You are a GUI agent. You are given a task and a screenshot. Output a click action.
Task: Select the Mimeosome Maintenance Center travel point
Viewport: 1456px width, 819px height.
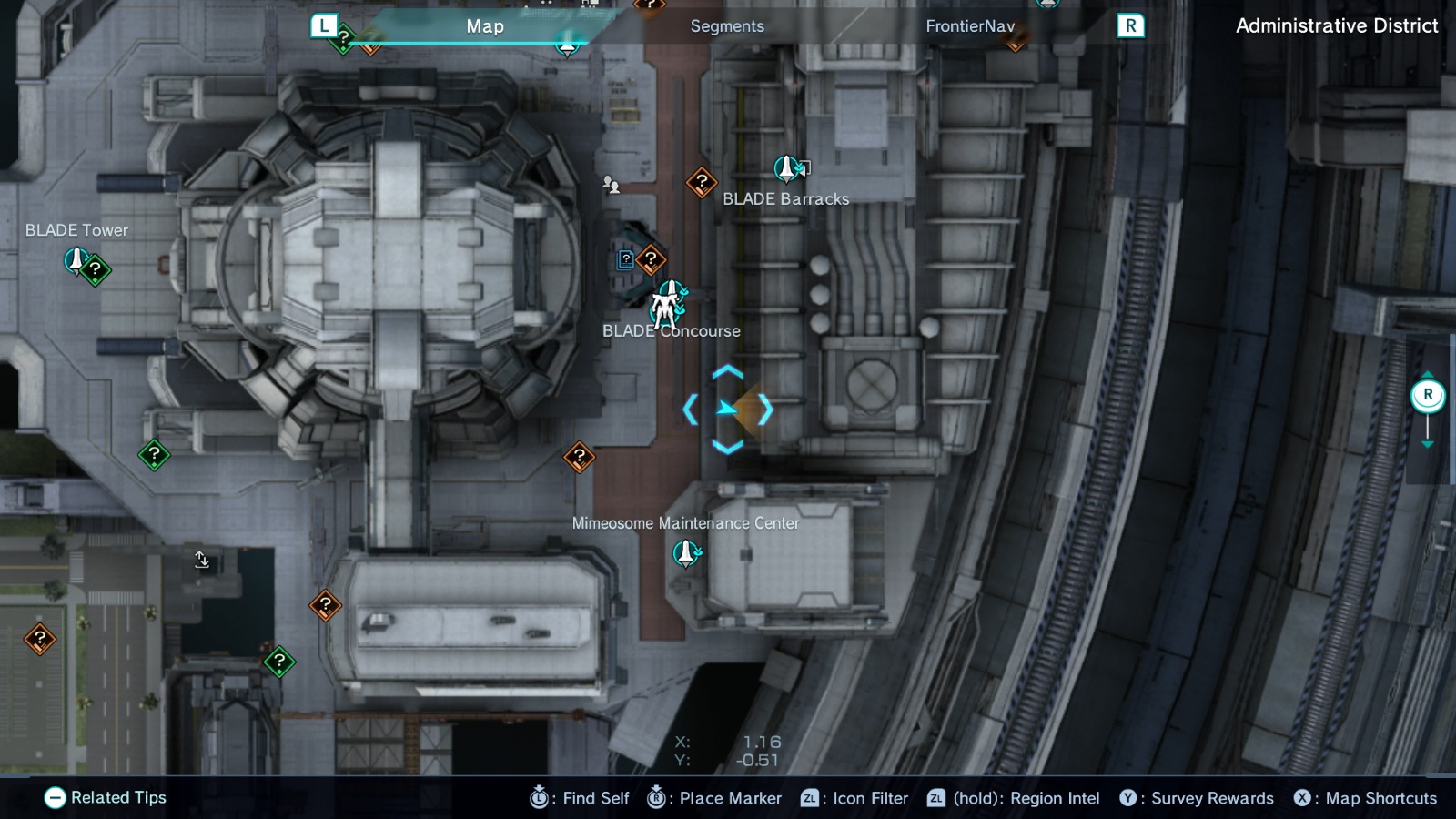tap(684, 551)
